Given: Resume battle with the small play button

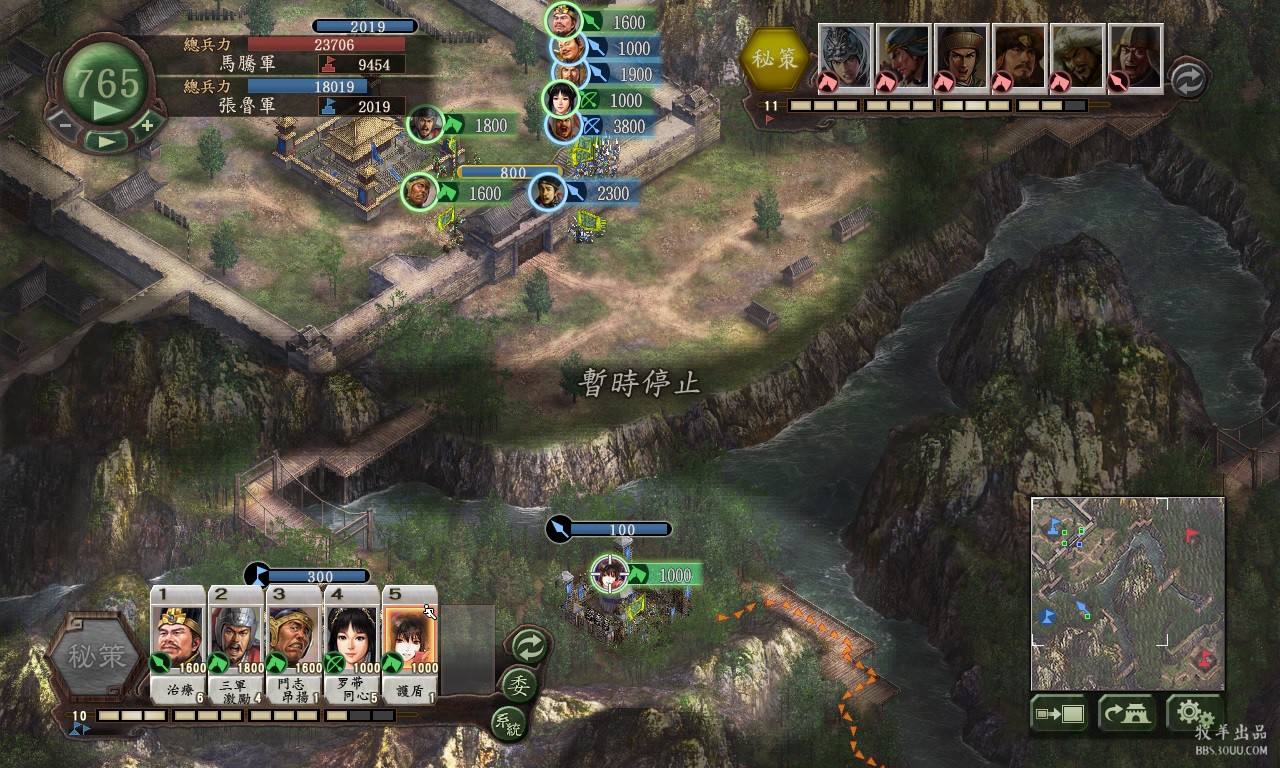Looking at the screenshot, I should coord(105,141).
